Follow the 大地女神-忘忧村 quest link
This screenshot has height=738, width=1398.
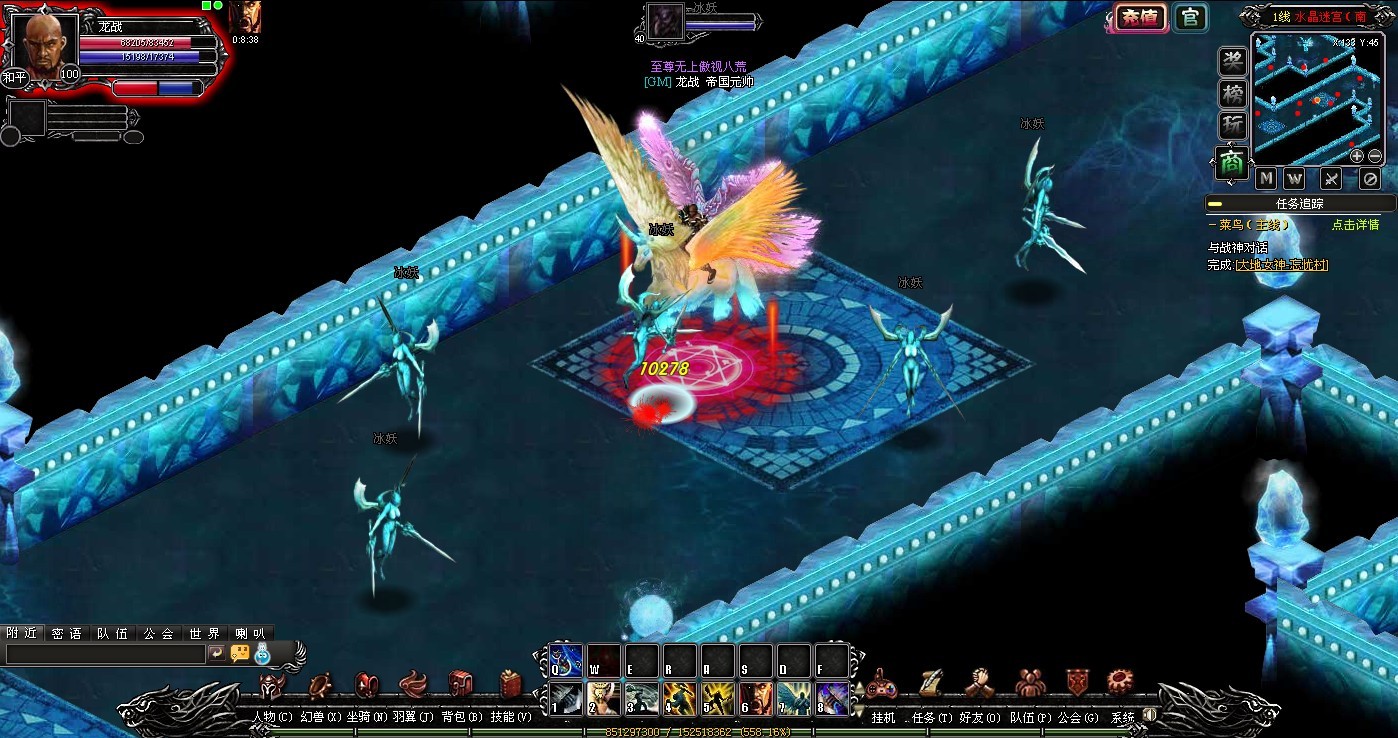coord(1281,265)
